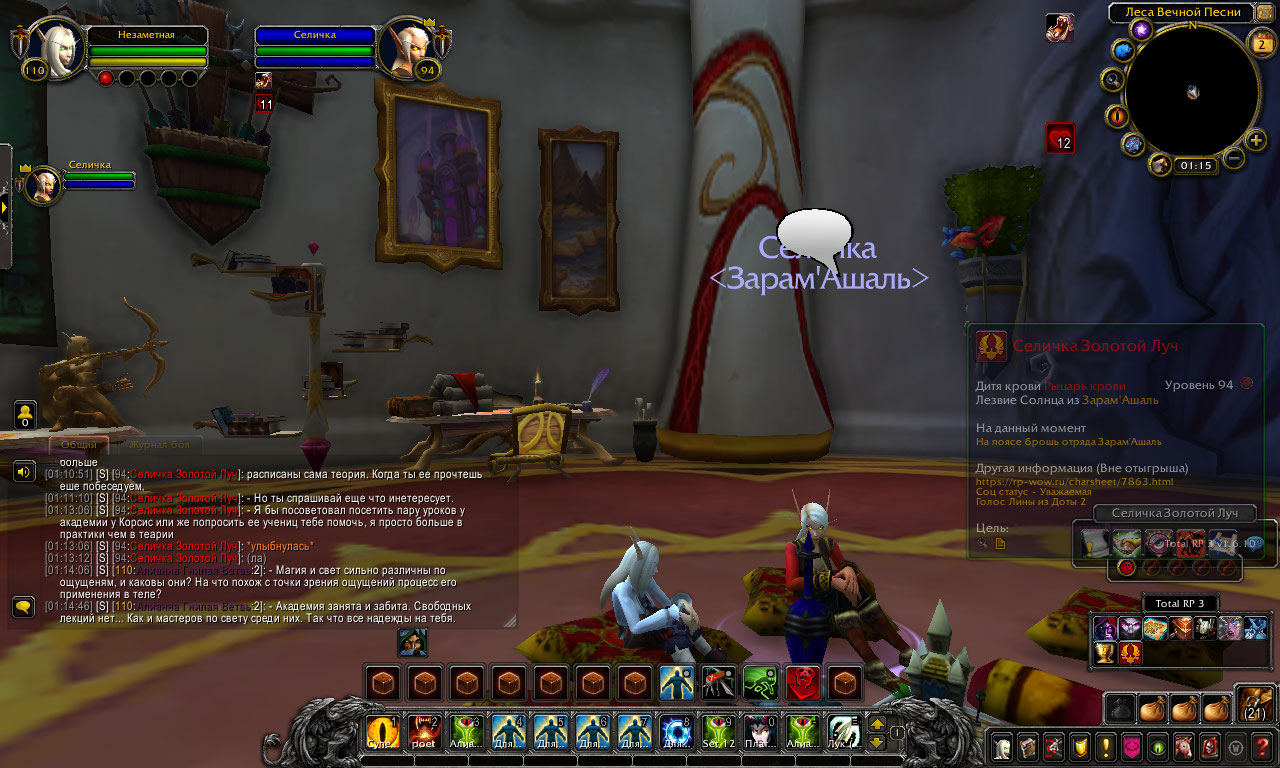Use the swirling blue portal ability in slot 8
This screenshot has height=768, width=1280.
(x=677, y=733)
